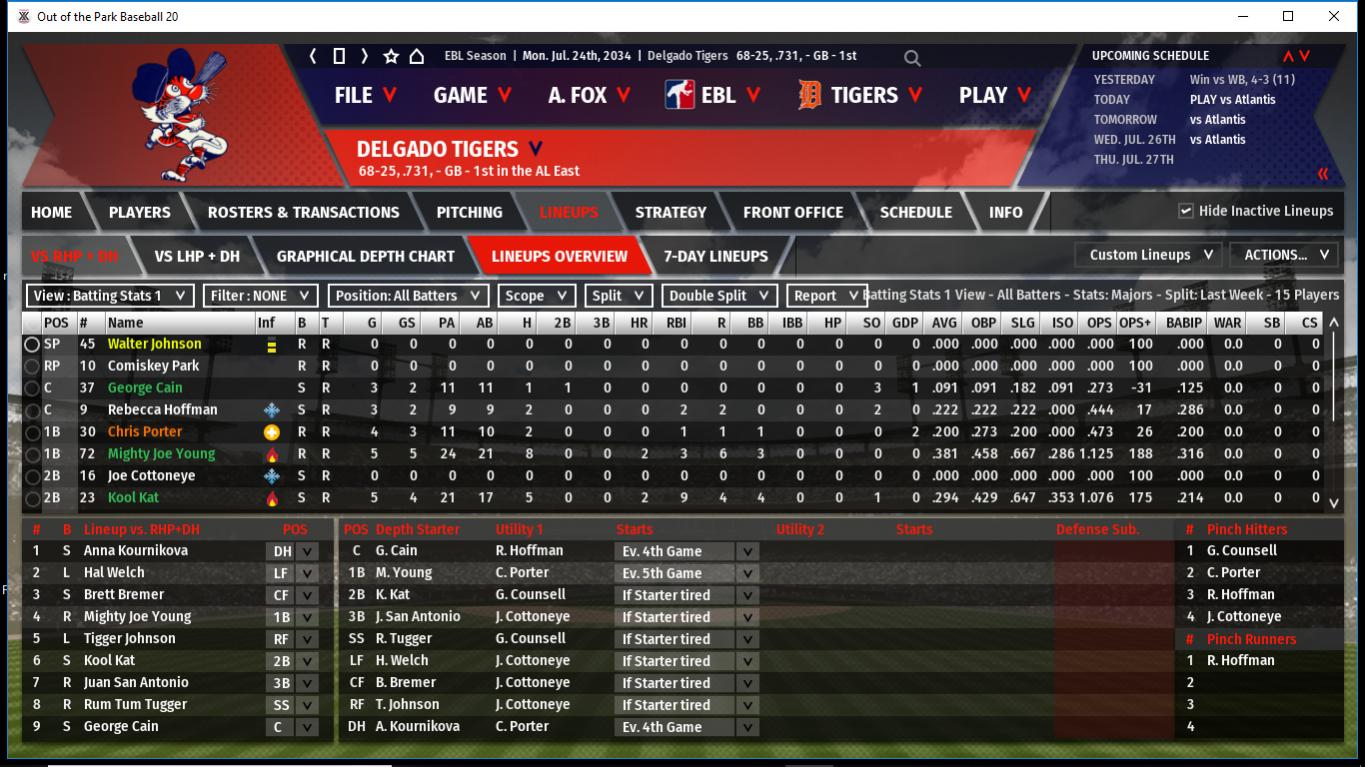This screenshot has height=767, width=1365.
Task: Open the Custom Lineups dropdown
Action: click(1150, 255)
